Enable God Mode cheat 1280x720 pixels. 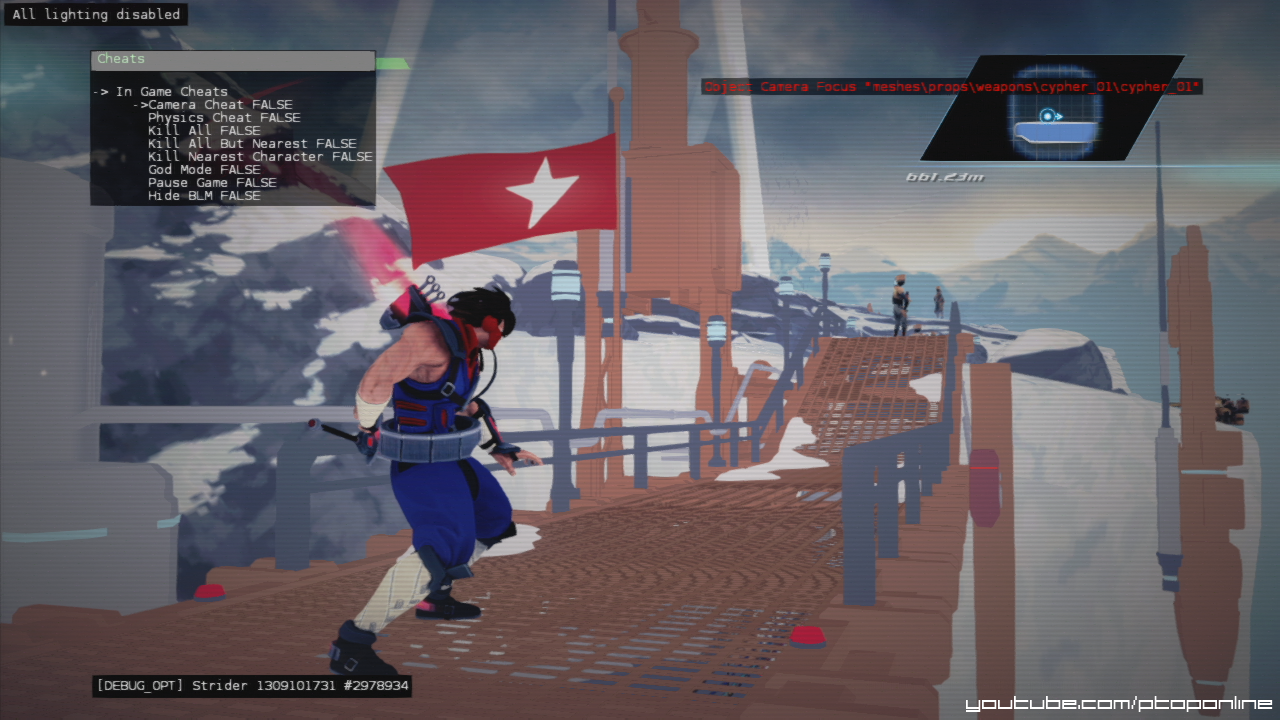pyautogui.click(x=203, y=170)
